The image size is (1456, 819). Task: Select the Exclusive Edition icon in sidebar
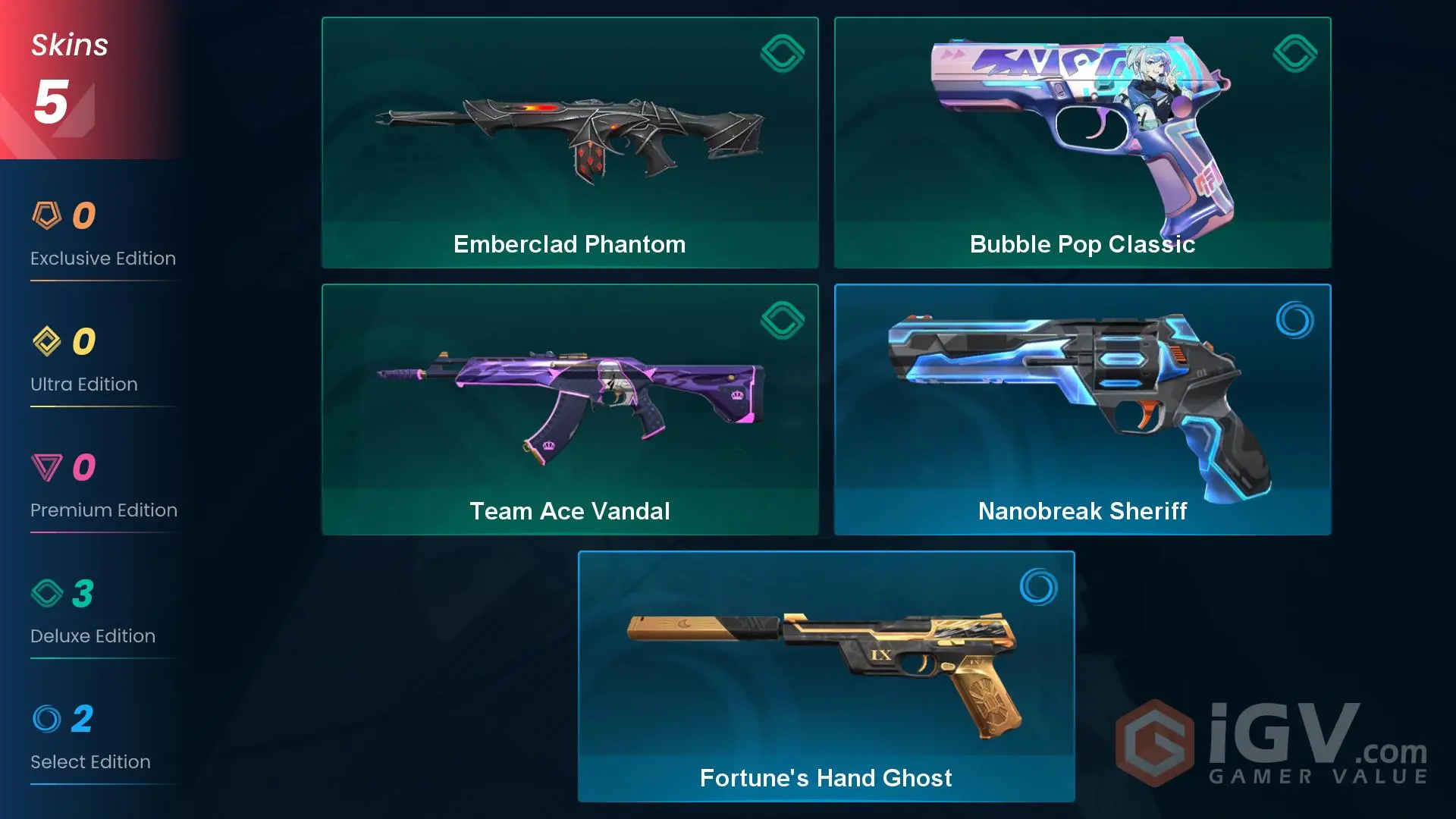pyautogui.click(x=47, y=215)
